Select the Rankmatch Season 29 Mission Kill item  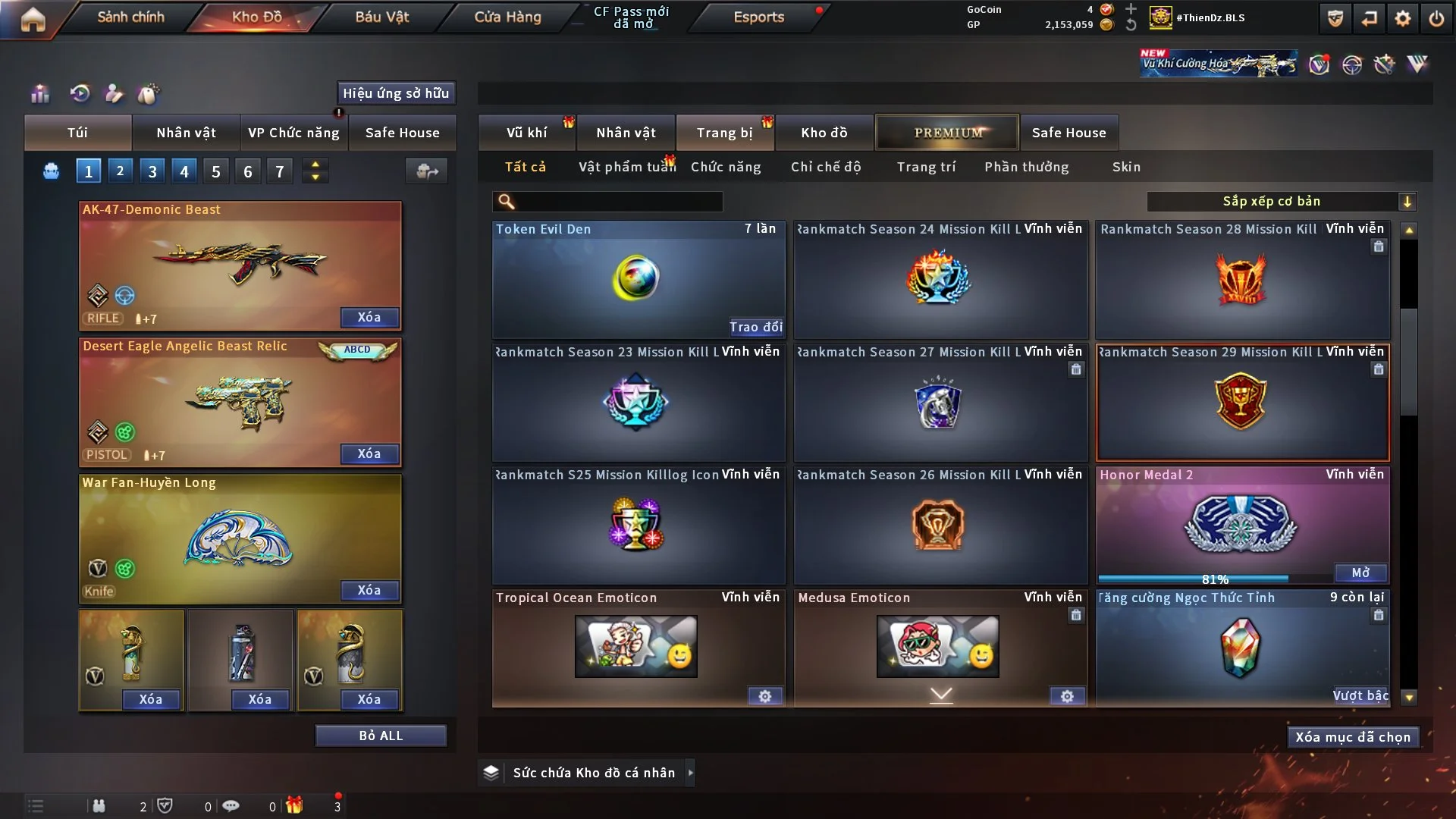1242,403
